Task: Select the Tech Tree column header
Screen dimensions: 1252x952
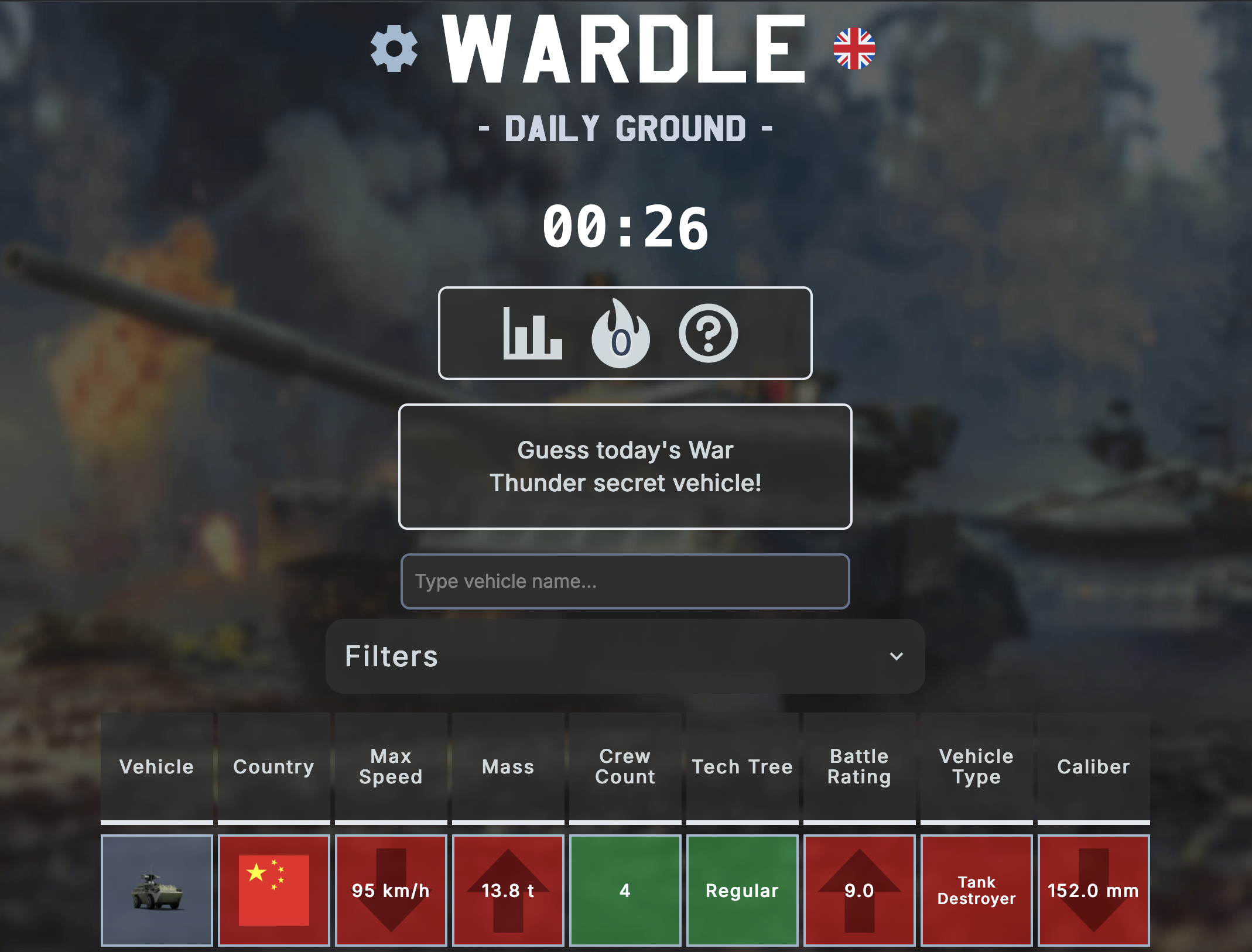Action: click(742, 767)
